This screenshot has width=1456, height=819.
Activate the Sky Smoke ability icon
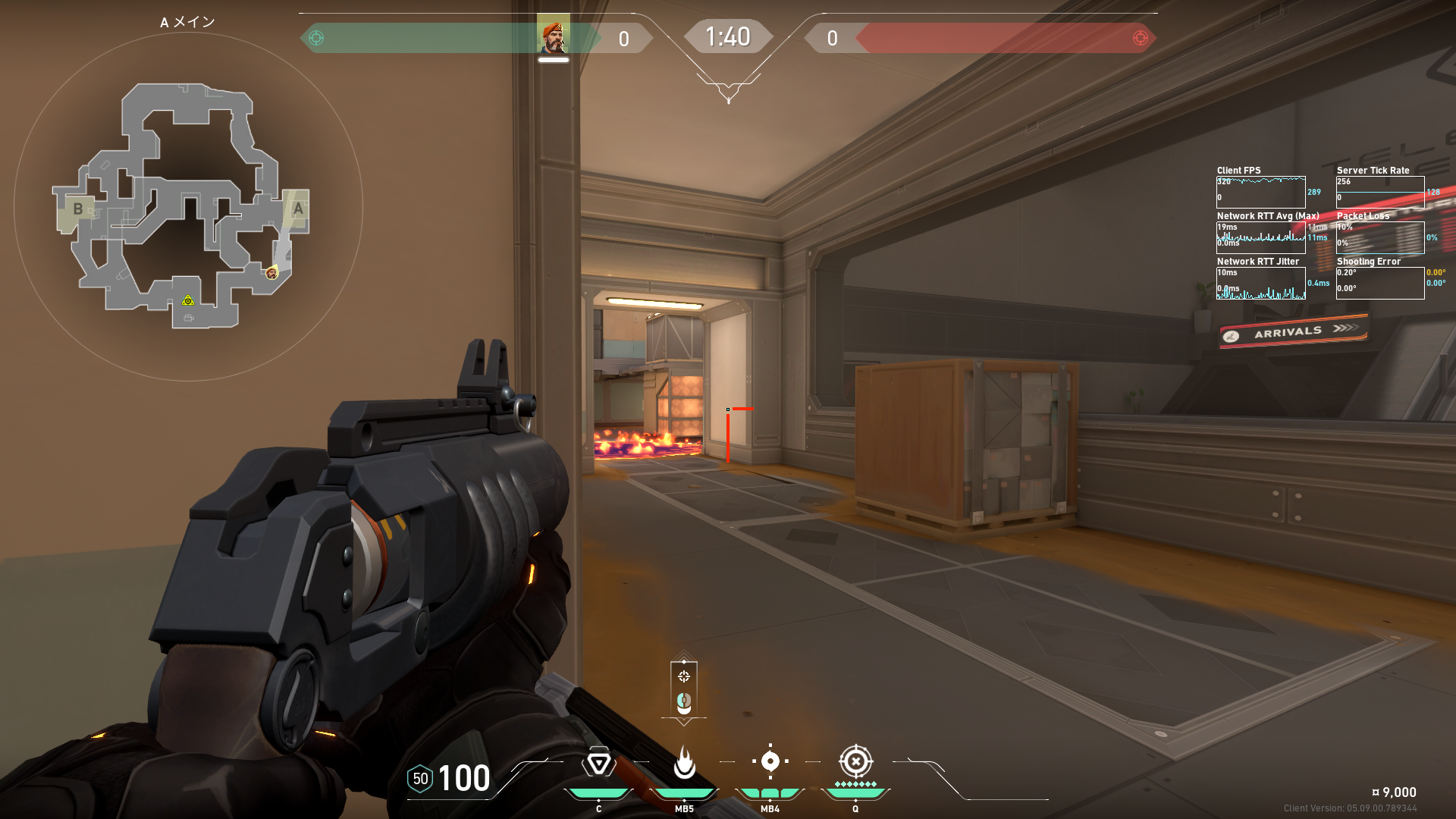pyautogui.click(x=770, y=761)
